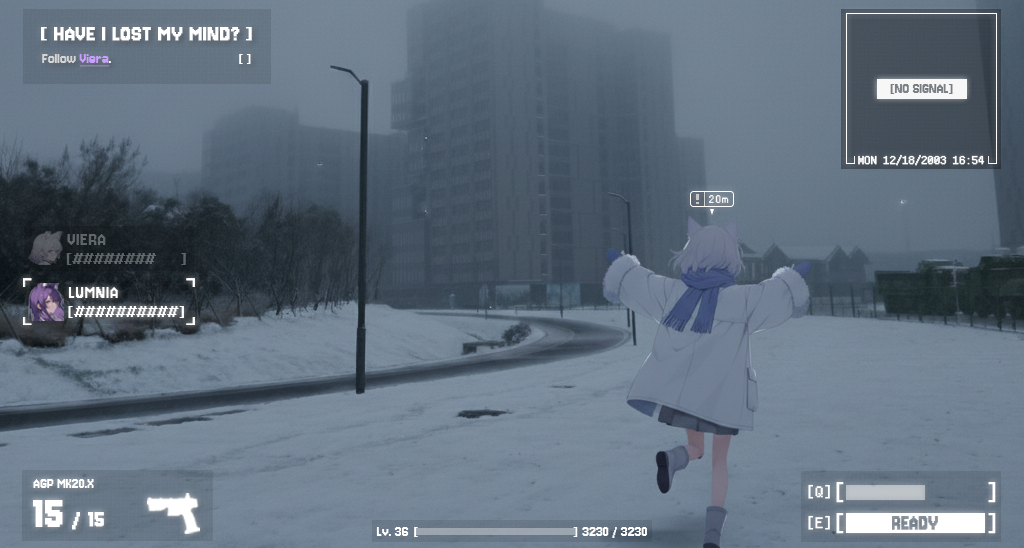Tick the quest objective checkbox brackets
Viewport: 1024px width, 548px height.
(245, 59)
